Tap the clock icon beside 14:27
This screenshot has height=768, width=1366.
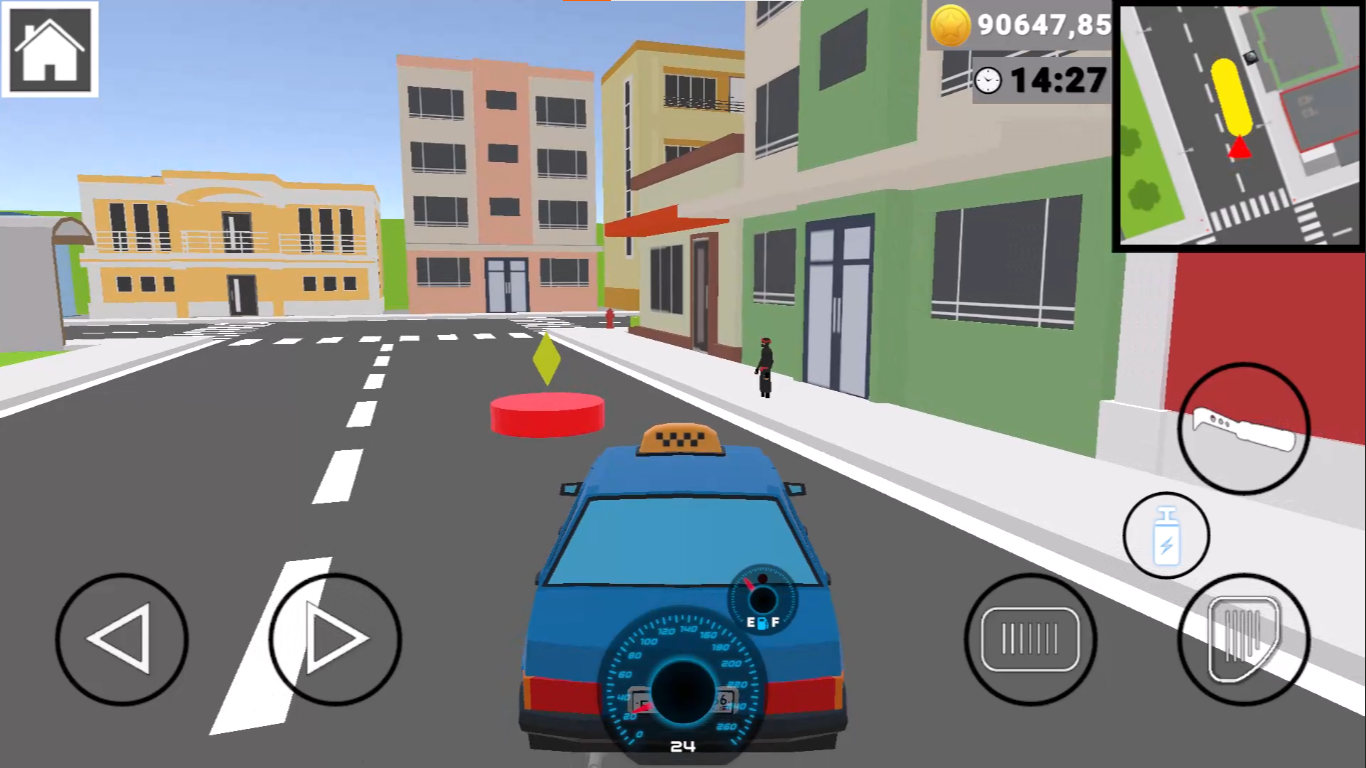(988, 80)
